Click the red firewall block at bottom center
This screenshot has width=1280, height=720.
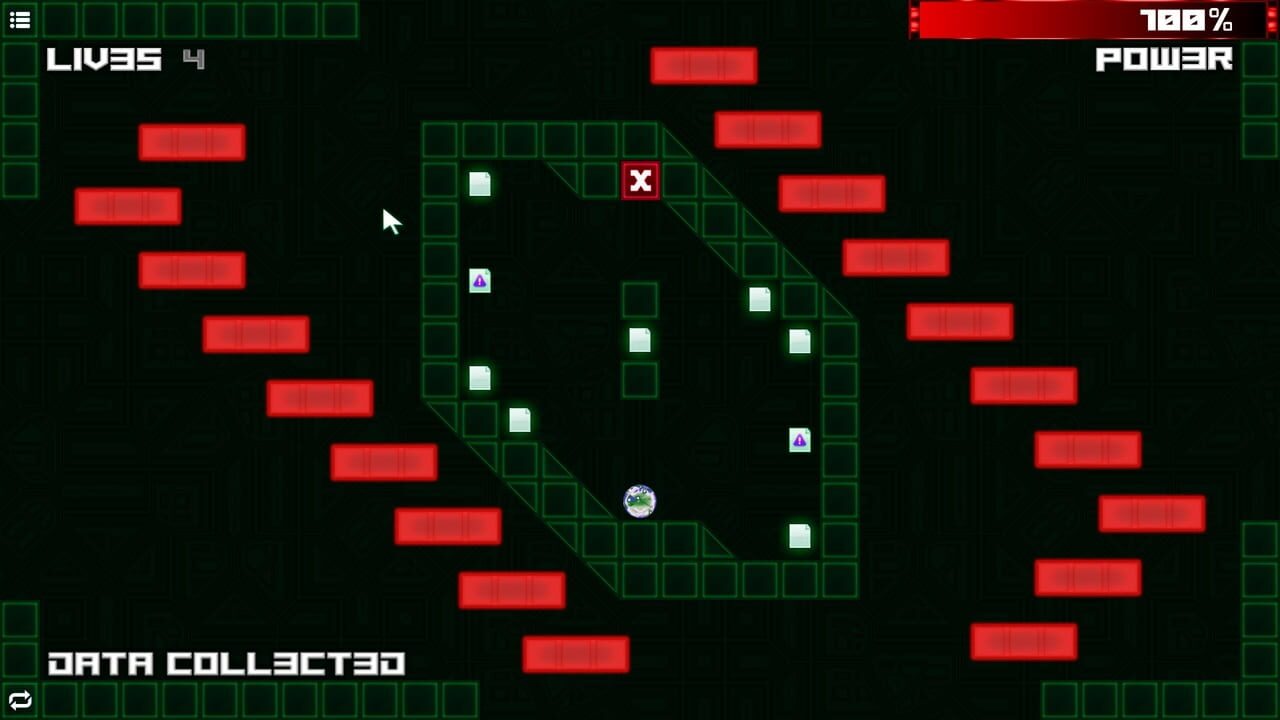(x=576, y=654)
